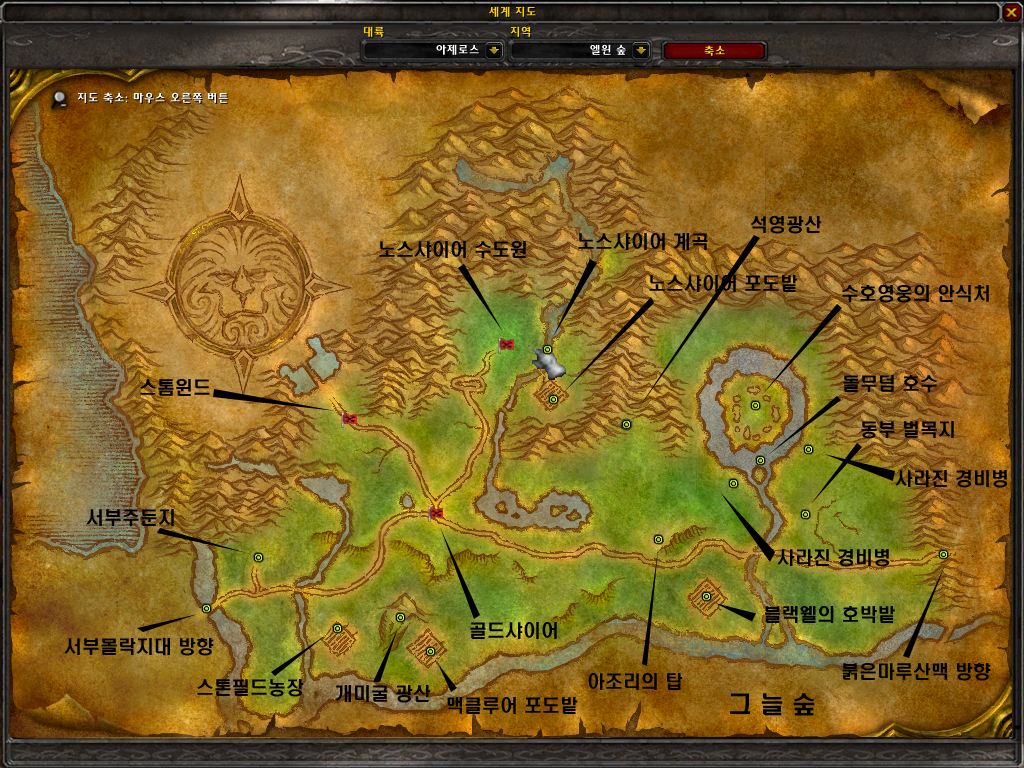Click the 맥클루어 포도밭 farm marker

point(431,652)
